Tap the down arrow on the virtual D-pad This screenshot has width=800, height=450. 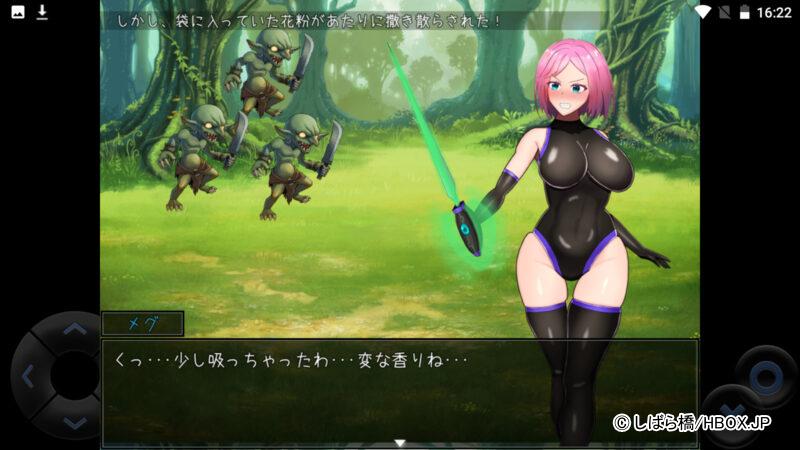74,424
